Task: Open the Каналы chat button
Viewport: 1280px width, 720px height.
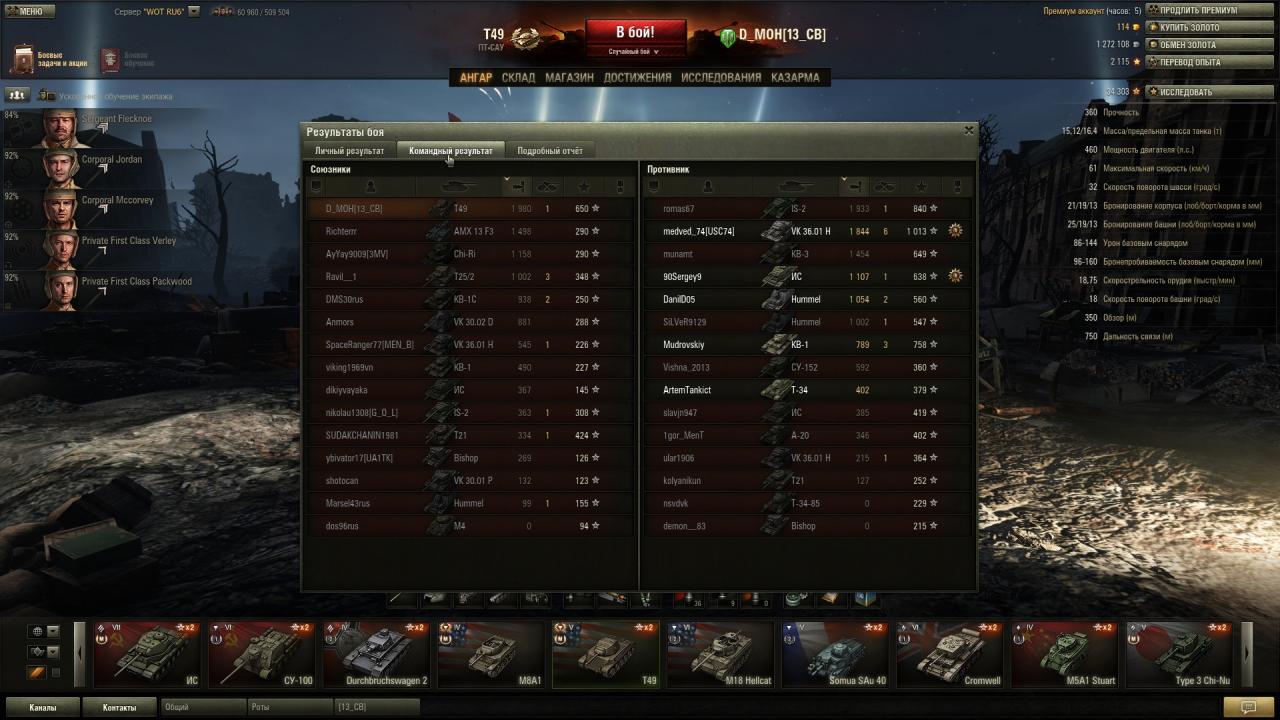Action: 43,707
